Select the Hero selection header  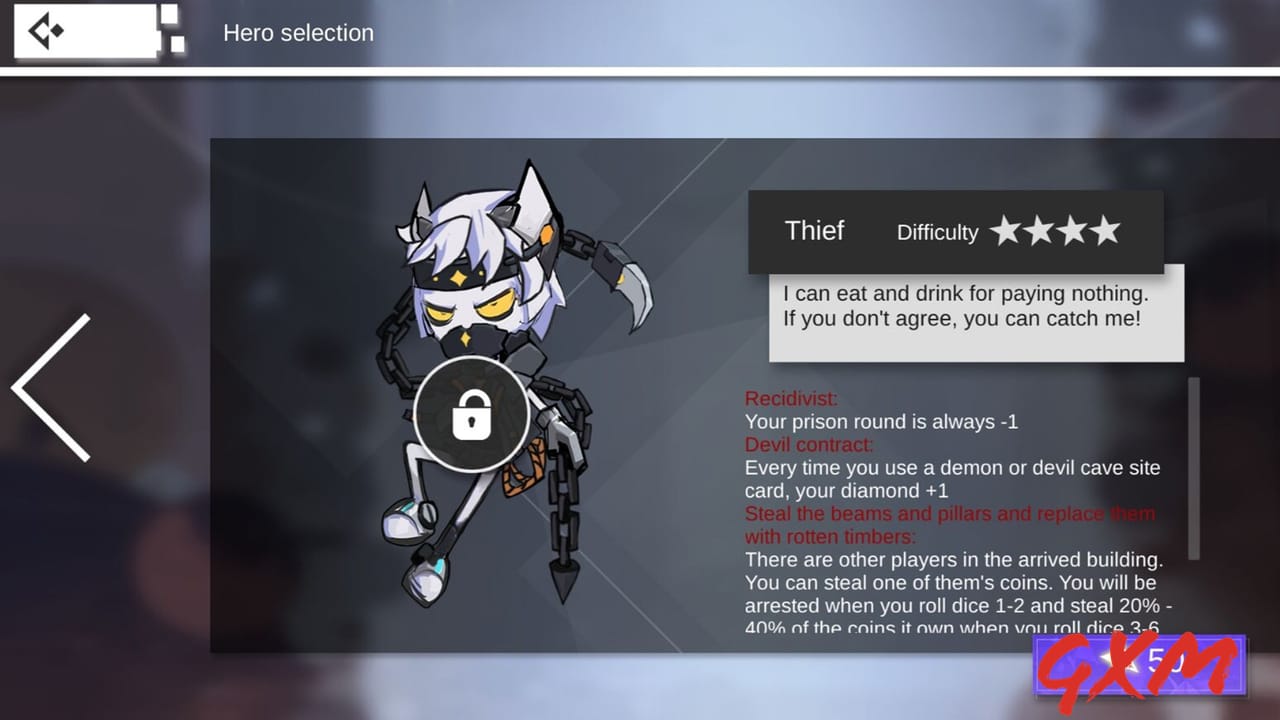[x=298, y=33]
